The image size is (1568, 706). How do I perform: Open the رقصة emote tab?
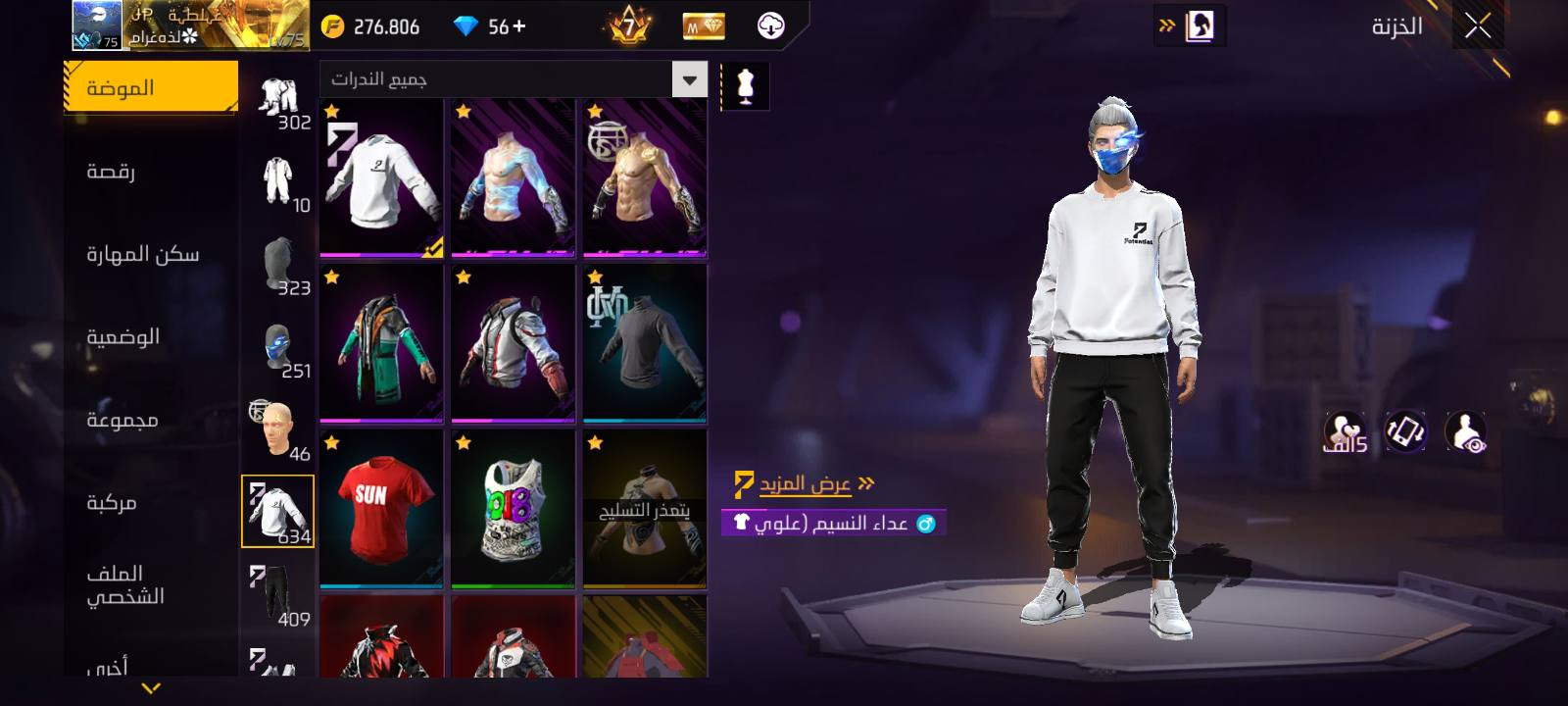click(x=151, y=172)
